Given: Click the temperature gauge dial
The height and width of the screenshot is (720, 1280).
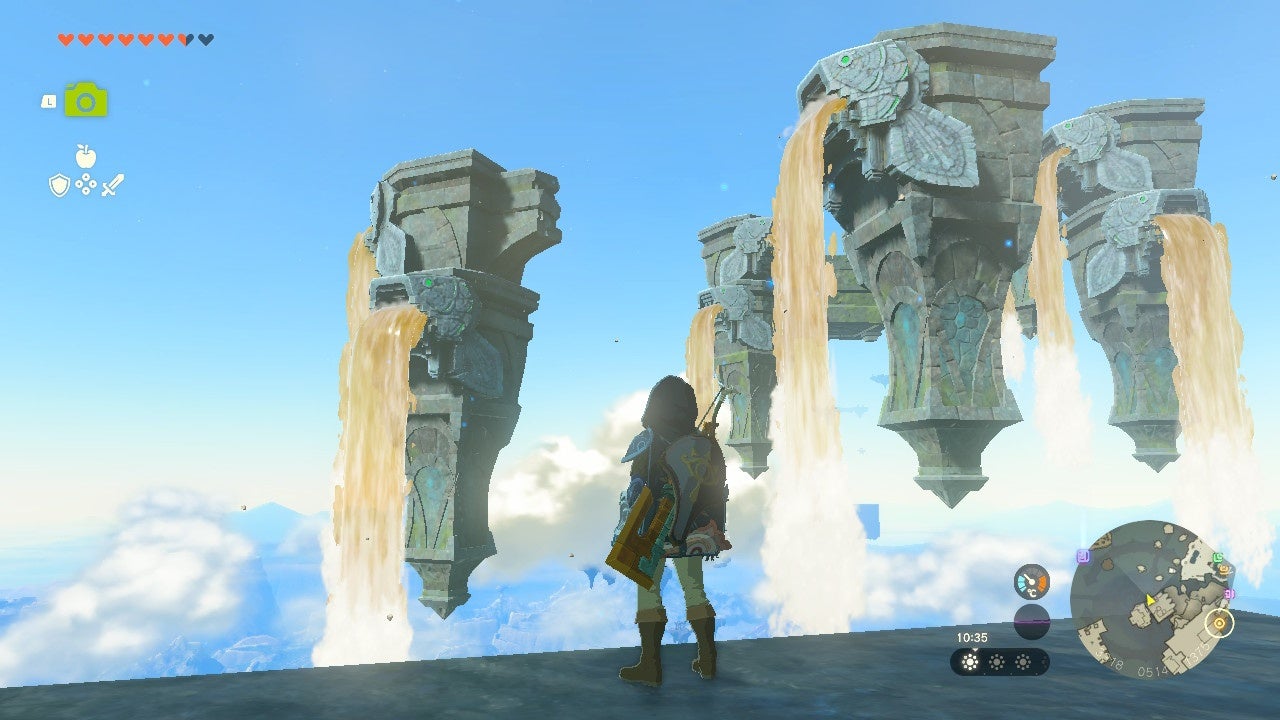Looking at the screenshot, I should point(1031,580).
